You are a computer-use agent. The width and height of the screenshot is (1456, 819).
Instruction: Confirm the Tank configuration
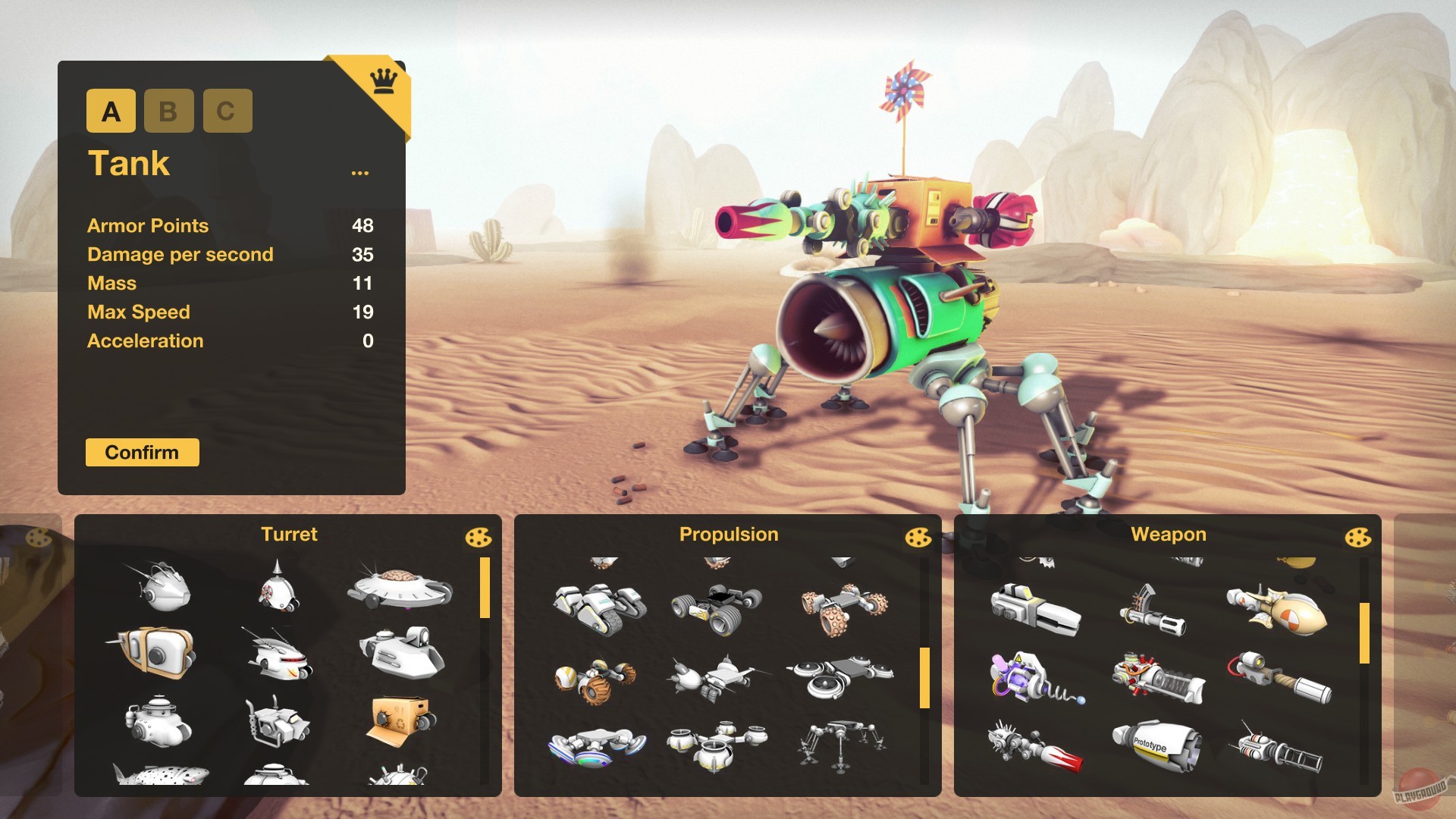click(142, 452)
